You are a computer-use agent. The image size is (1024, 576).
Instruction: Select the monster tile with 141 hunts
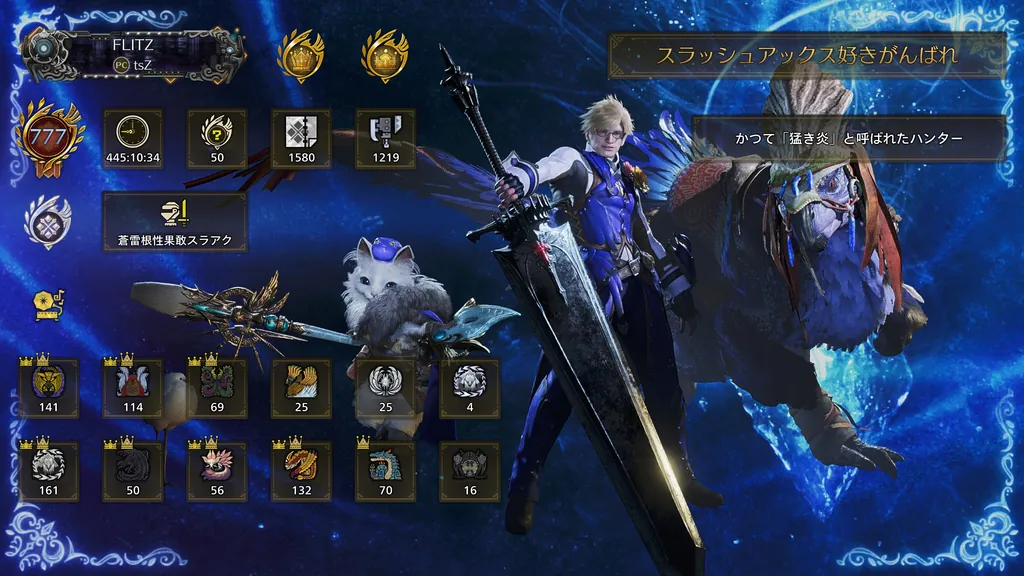pos(49,388)
